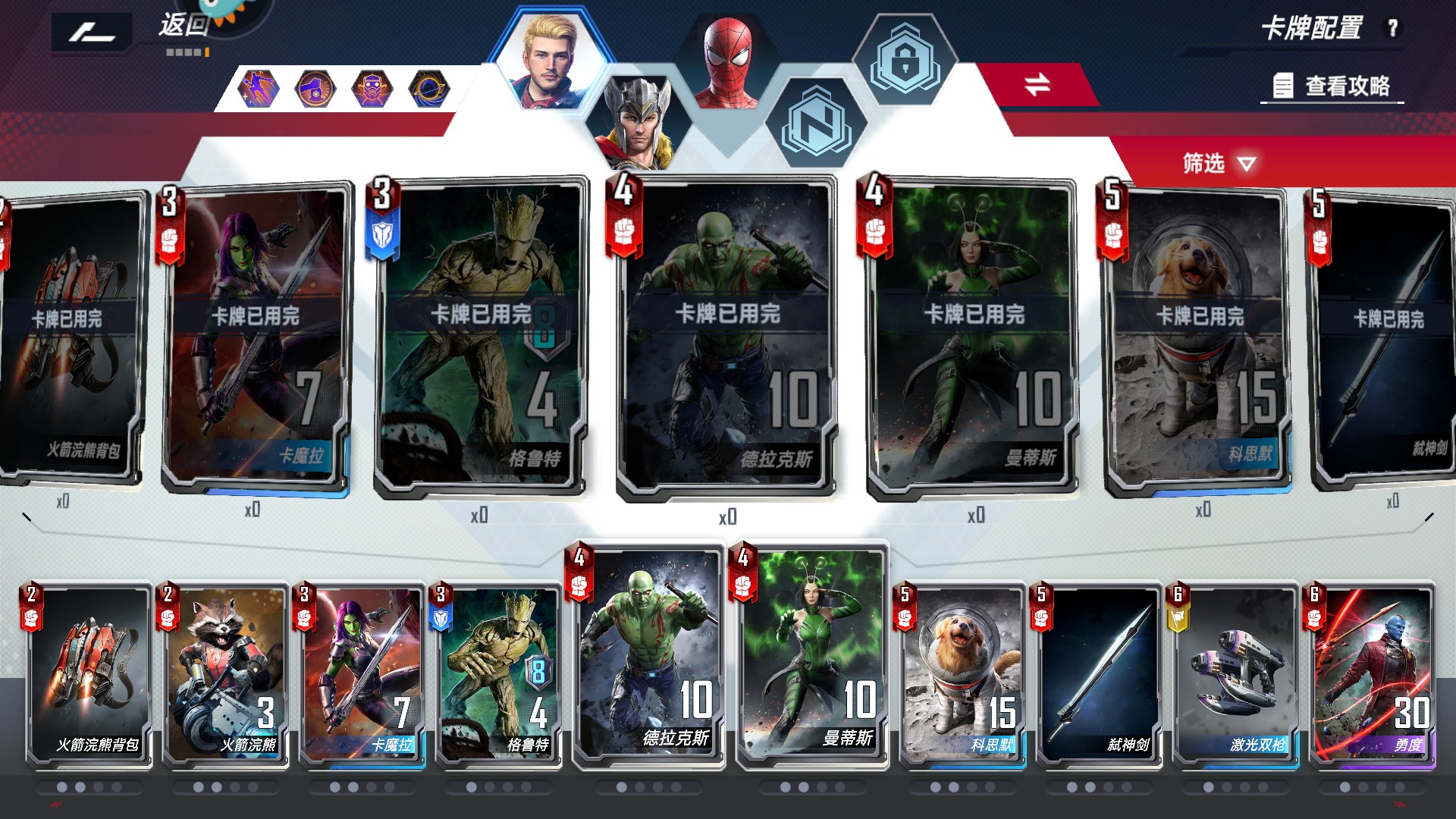Choose the 卡魔拉 Gamora deck card
1456x819 pixels.
coord(362,675)
